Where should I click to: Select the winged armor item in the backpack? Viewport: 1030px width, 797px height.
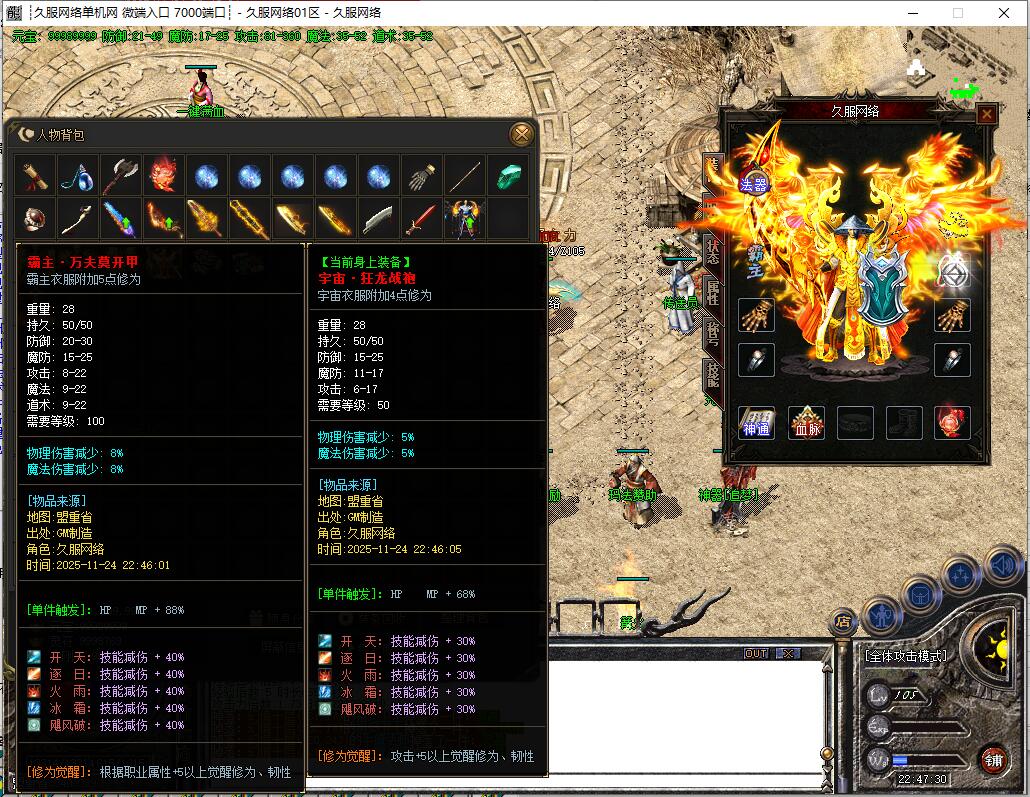(464, 218)
